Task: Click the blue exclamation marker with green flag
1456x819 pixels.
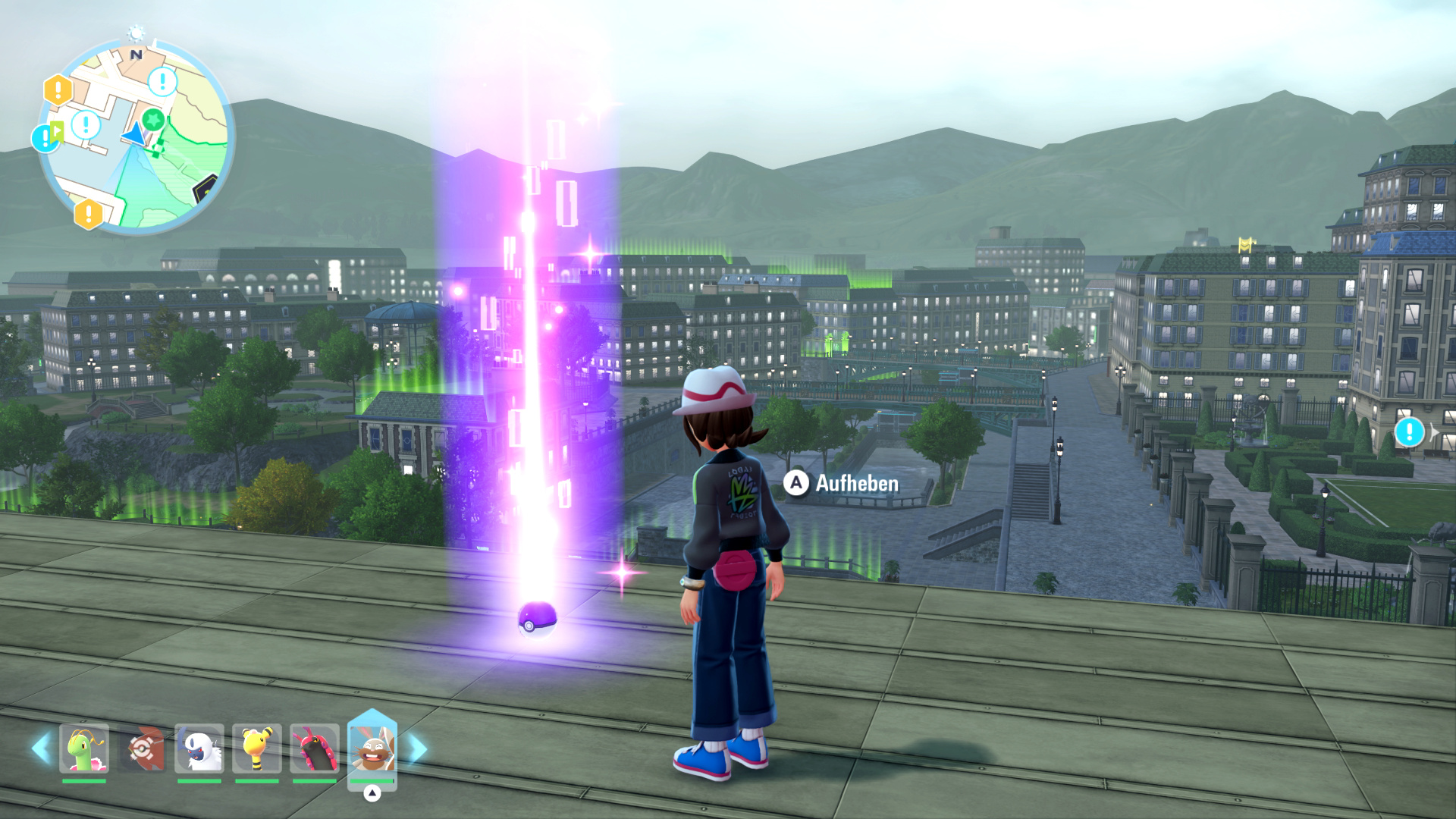Action: coord(46,137)
